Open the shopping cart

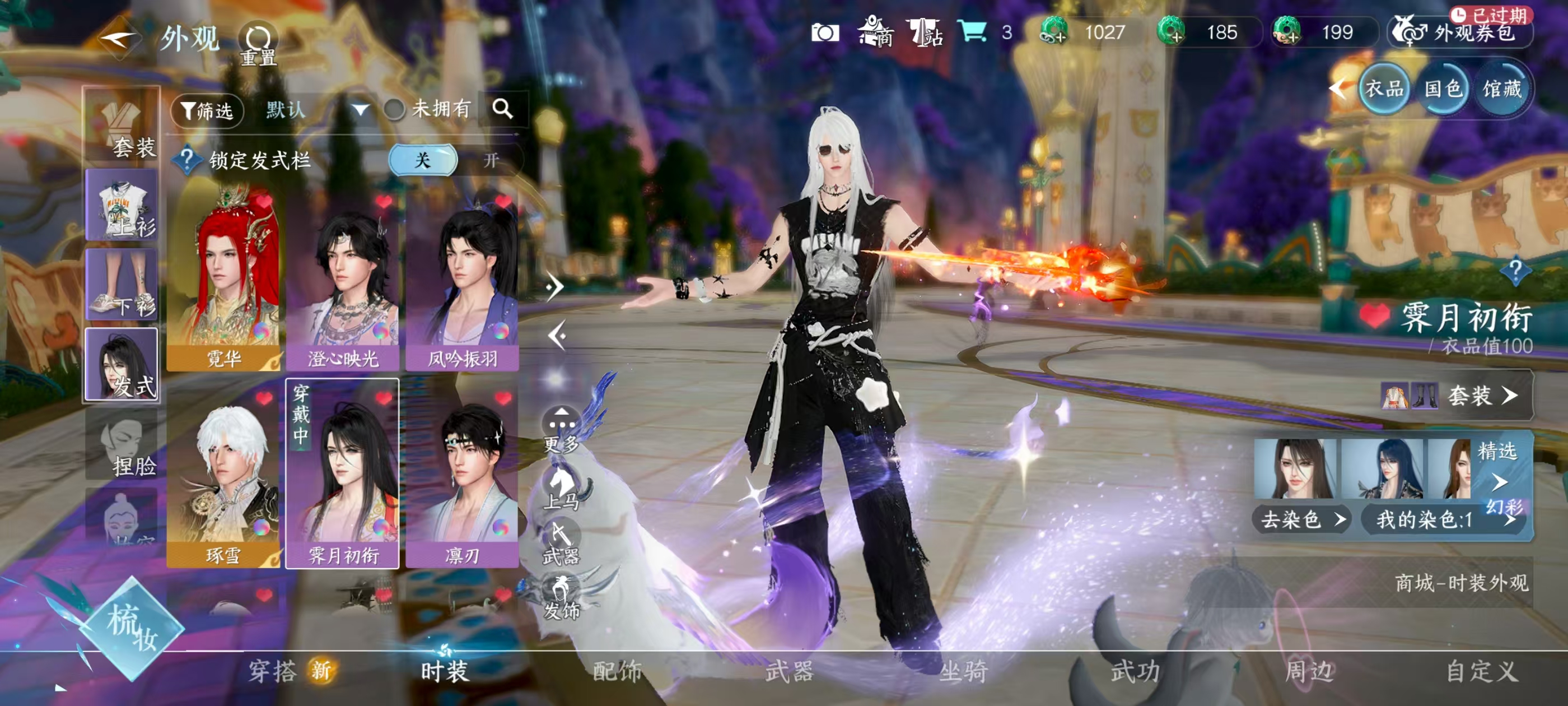tap(972, 32)
